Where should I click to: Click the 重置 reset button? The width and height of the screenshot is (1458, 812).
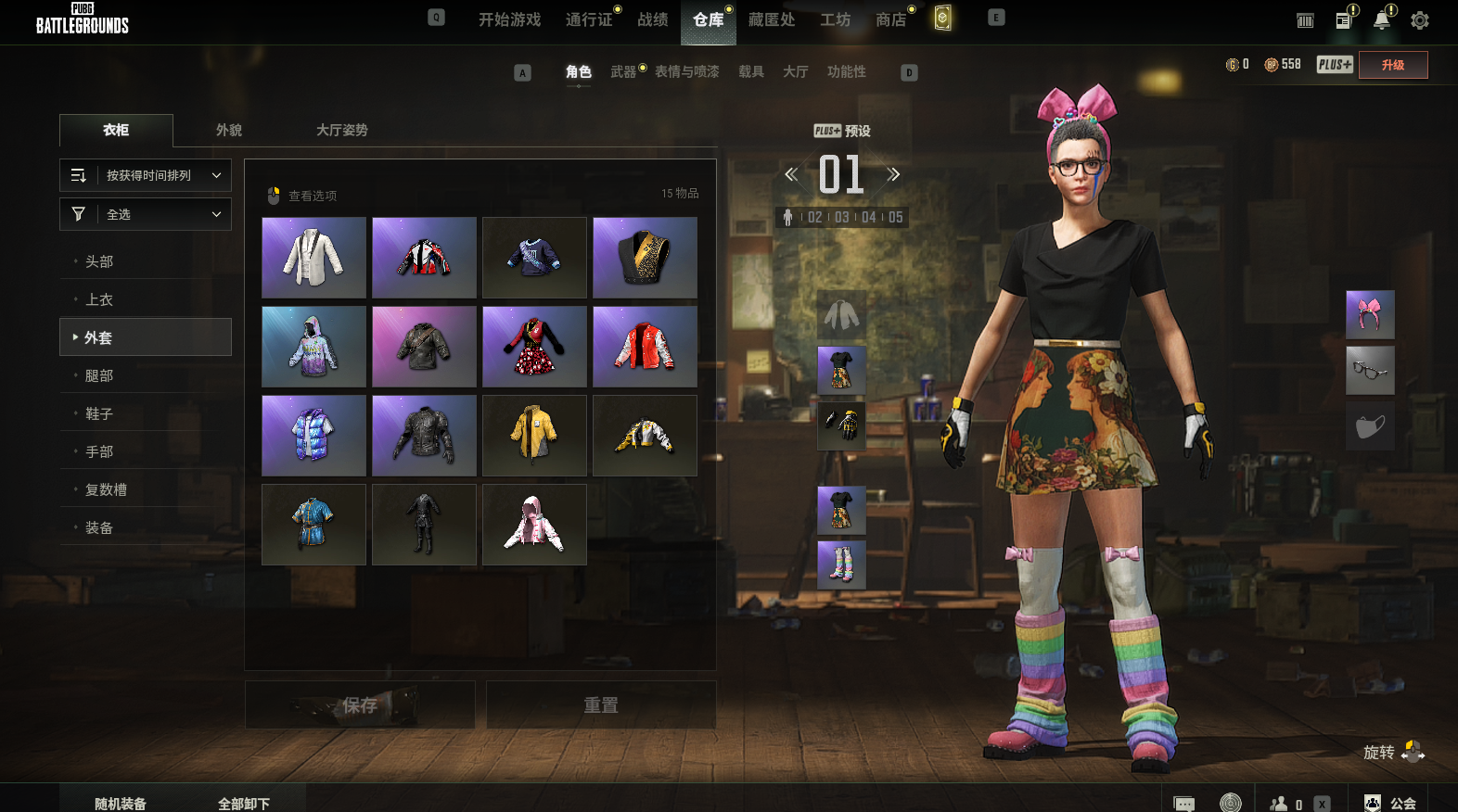tap(601, 705)
